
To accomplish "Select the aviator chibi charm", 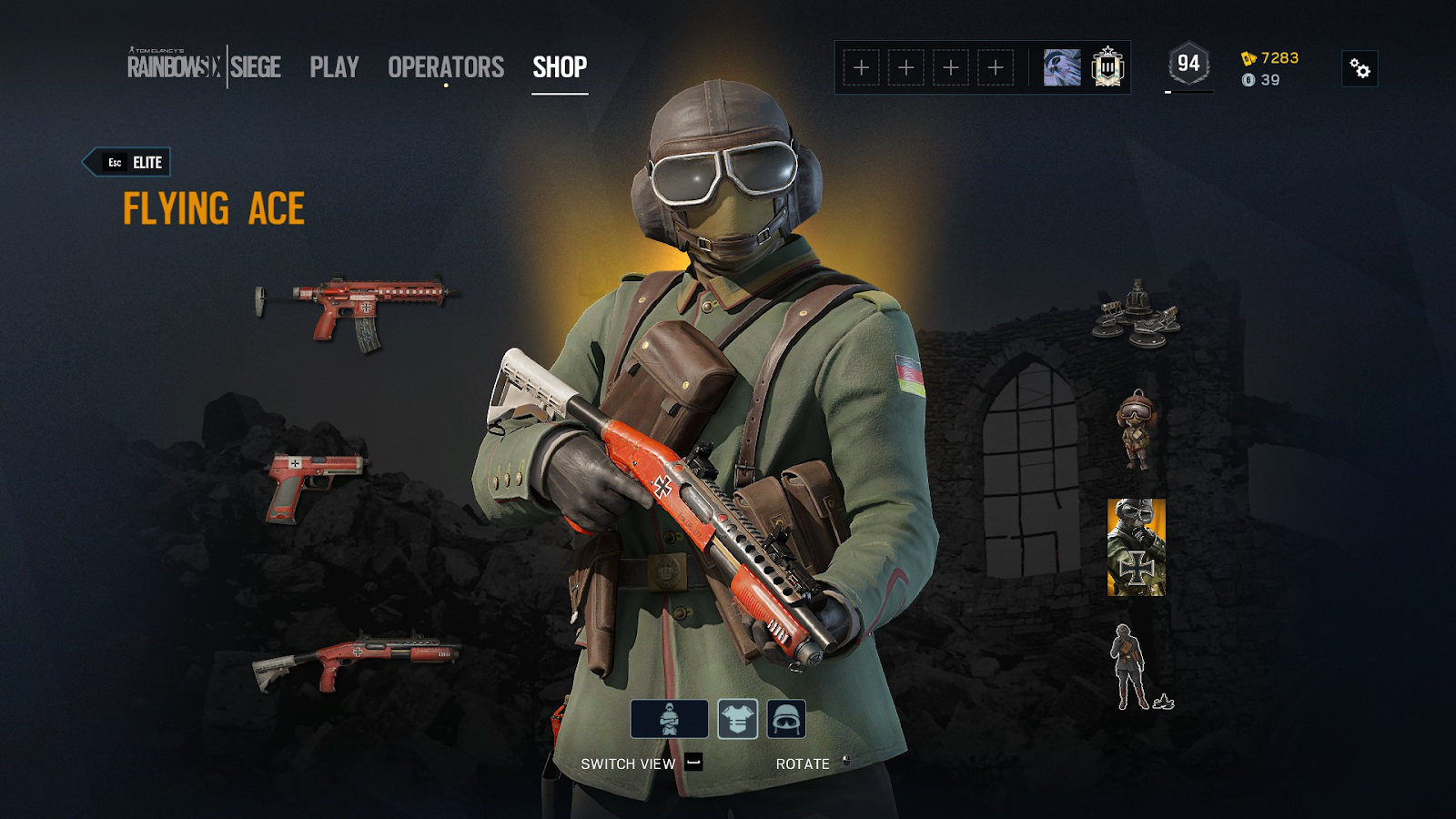I will coord(1136,430).
